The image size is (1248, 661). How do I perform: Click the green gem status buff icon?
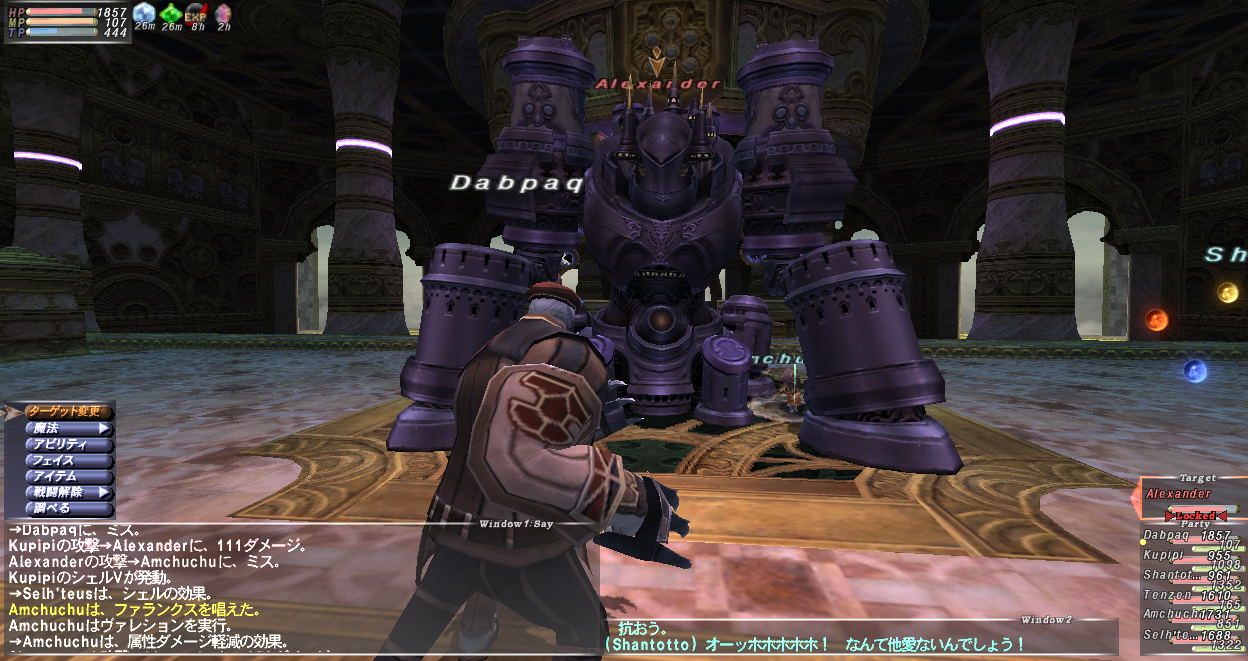coord(171,13)
